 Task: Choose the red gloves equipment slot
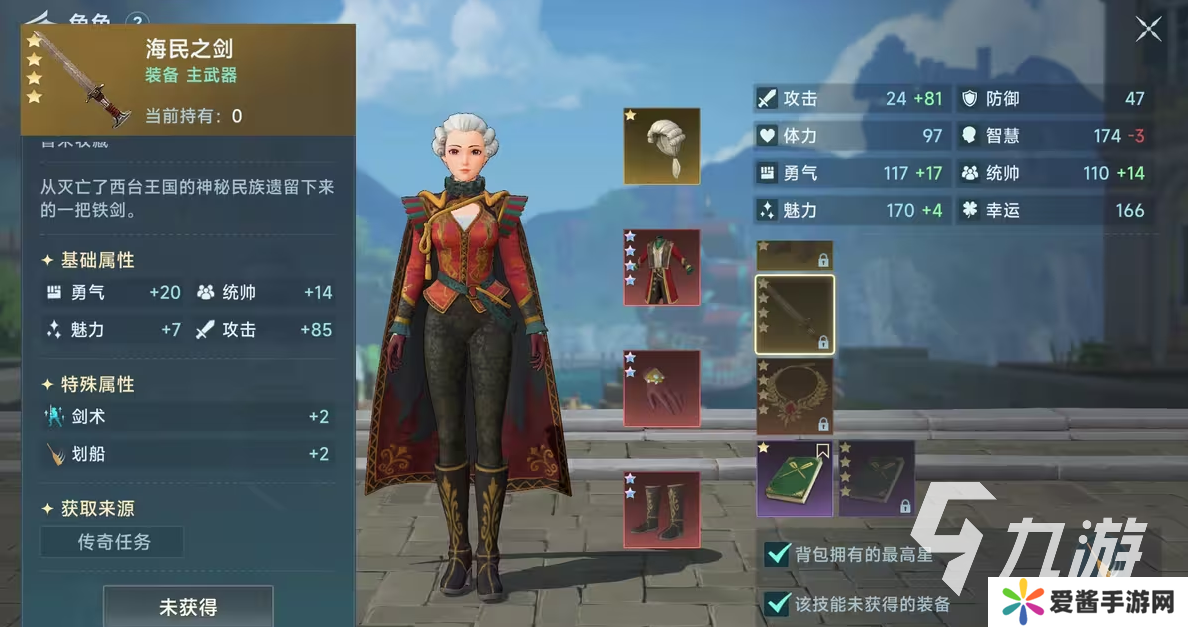661,388
